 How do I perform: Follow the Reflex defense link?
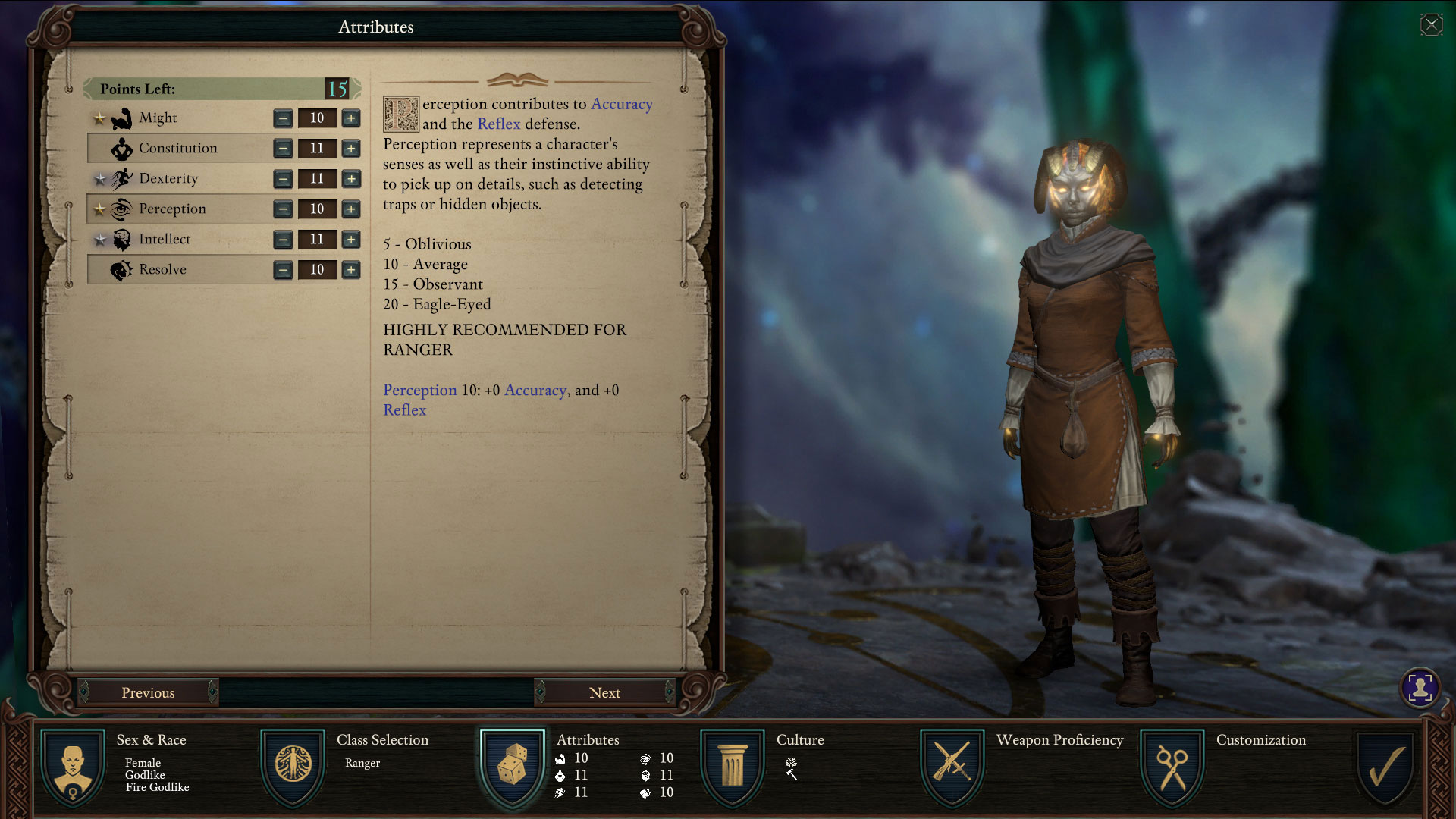click(498, 124)
